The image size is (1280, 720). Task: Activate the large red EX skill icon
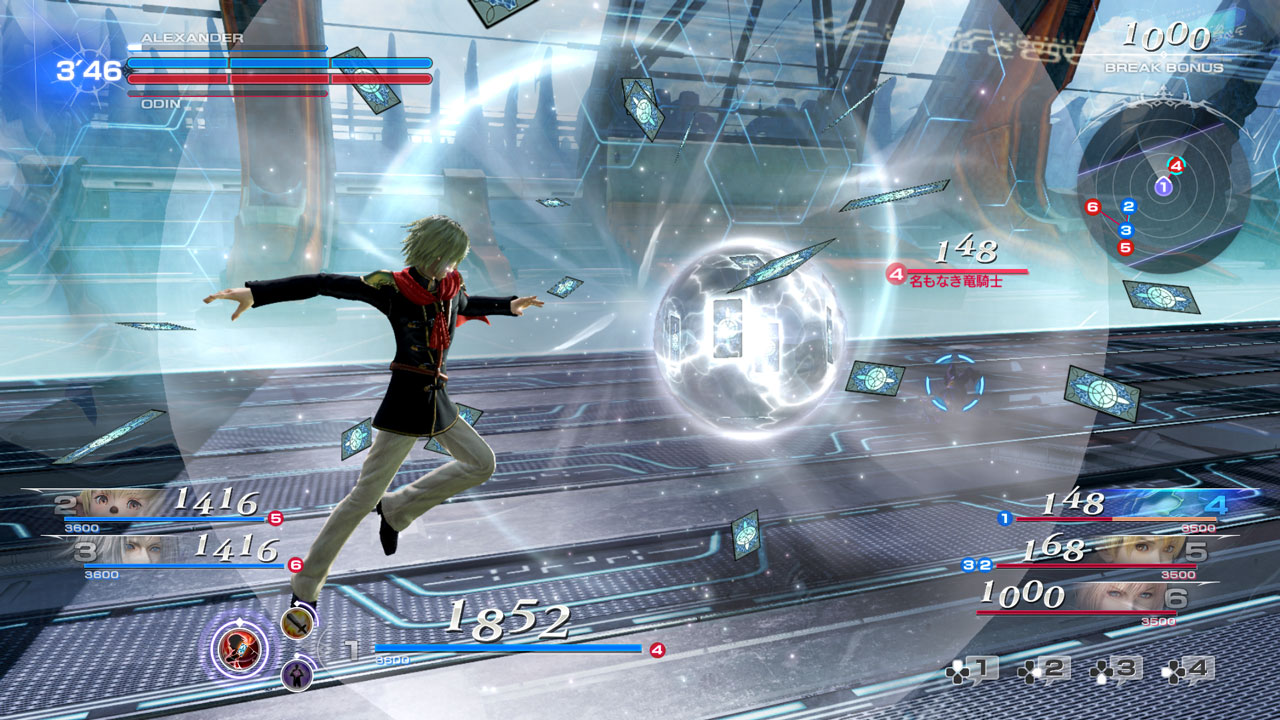(x=241, y=647)
